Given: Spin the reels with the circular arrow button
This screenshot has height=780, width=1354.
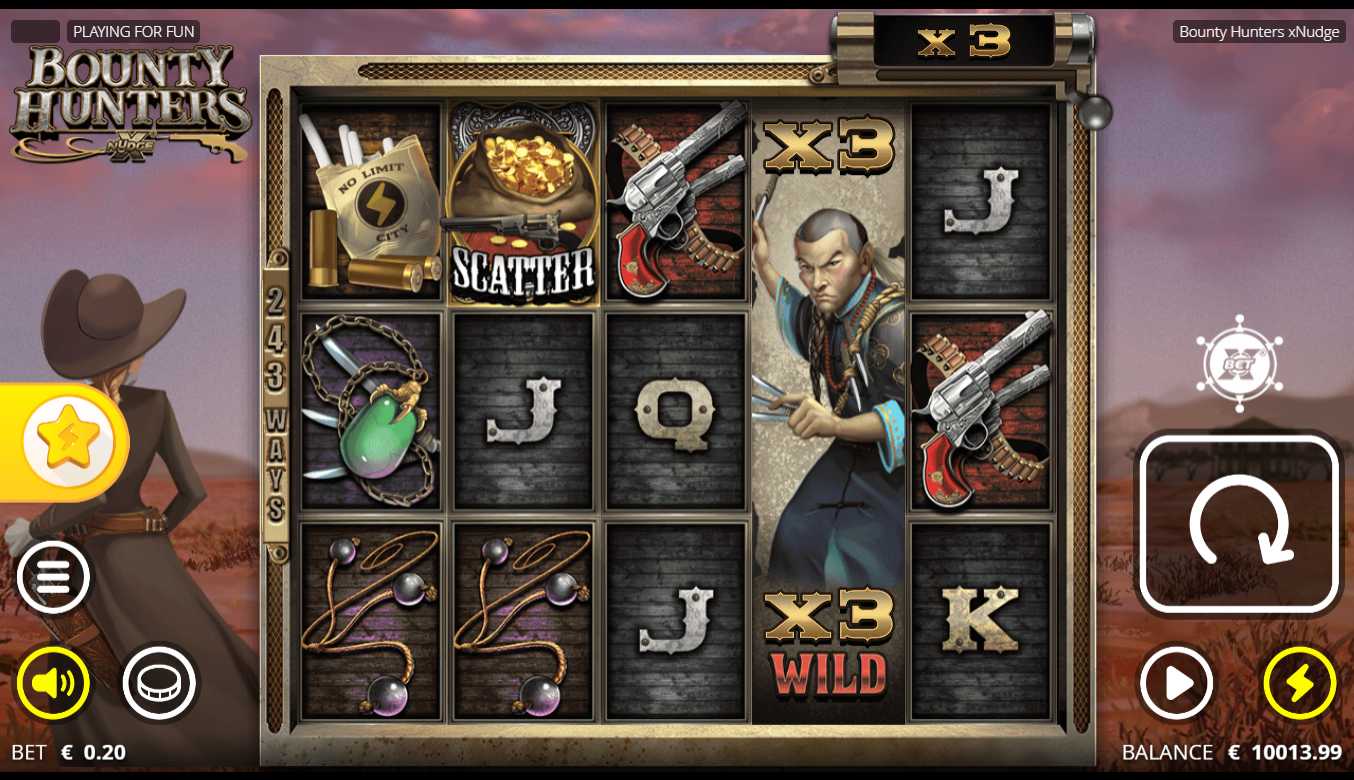Looking at the screenshot, I should [1239, 524].
